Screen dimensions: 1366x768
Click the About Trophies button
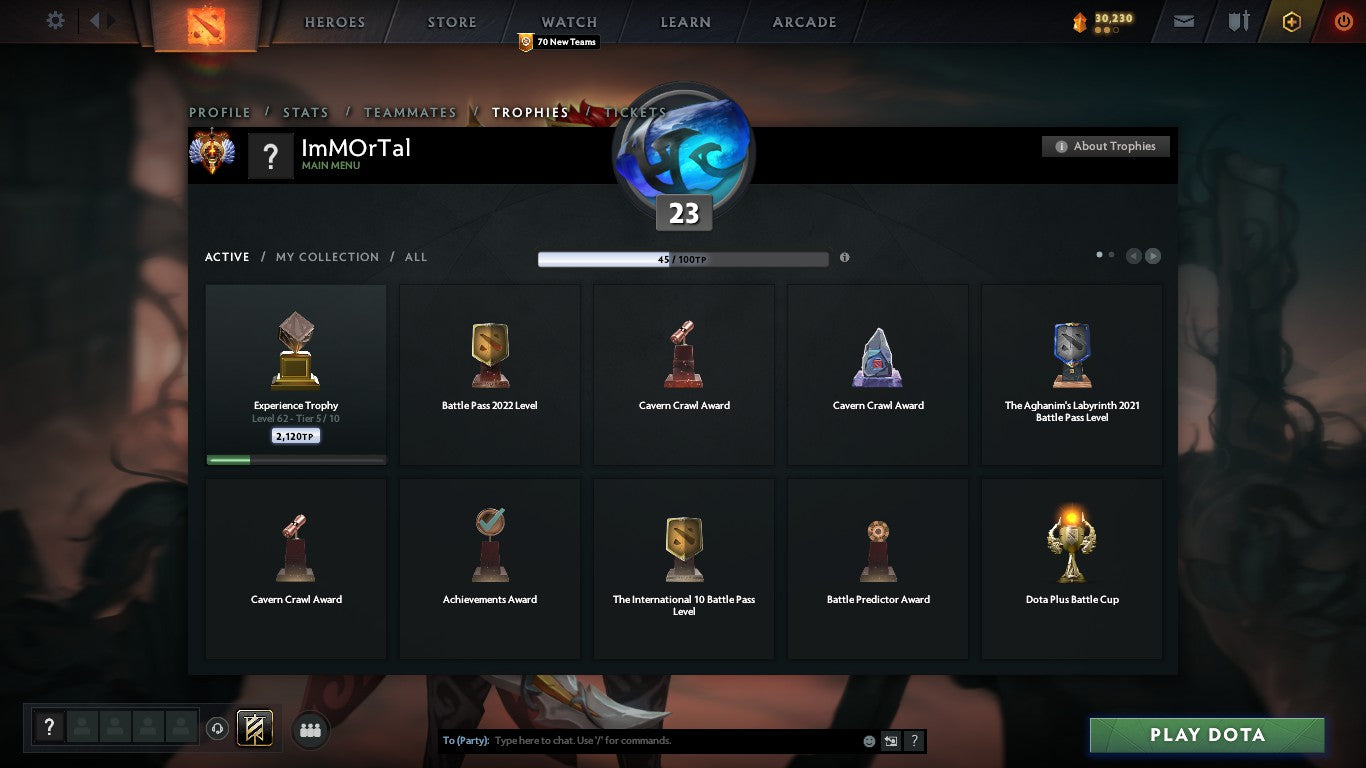click(1106, 146)
